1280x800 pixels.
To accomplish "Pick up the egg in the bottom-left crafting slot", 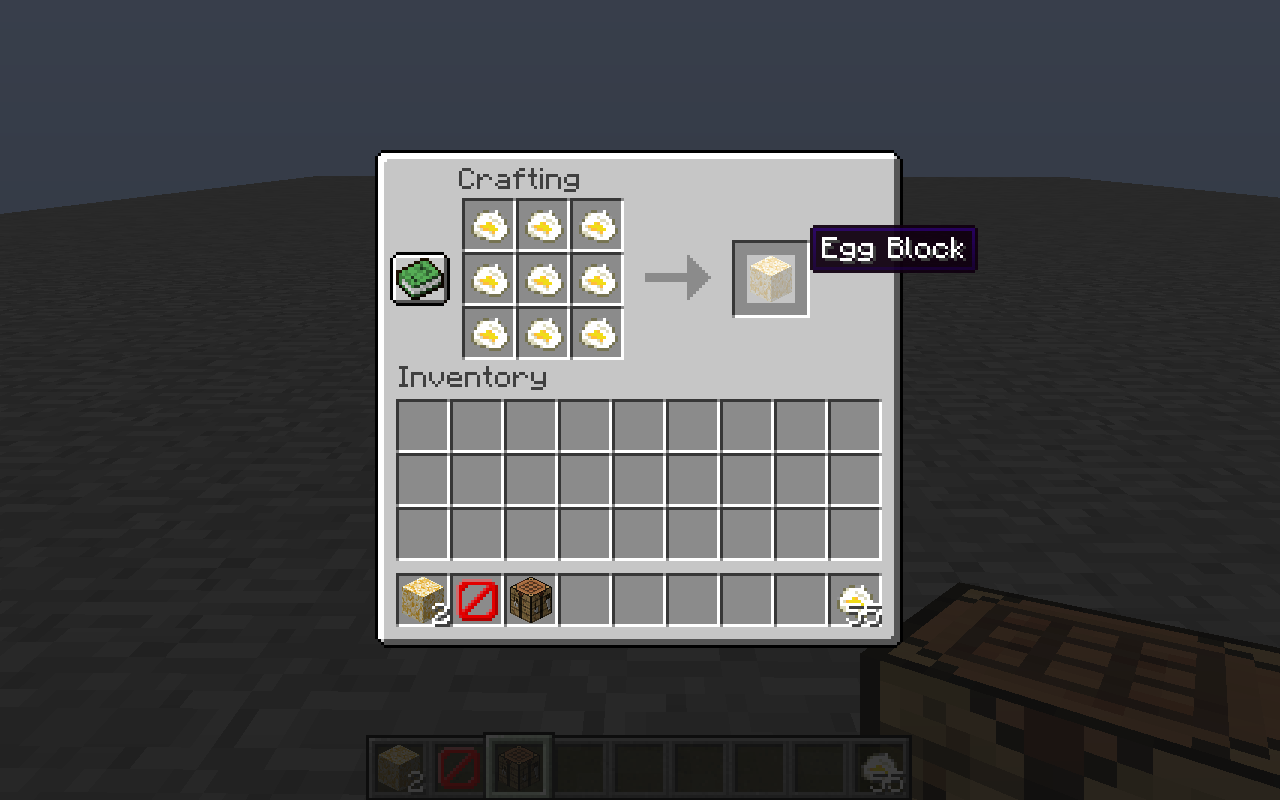I will (x=490, y=333).
